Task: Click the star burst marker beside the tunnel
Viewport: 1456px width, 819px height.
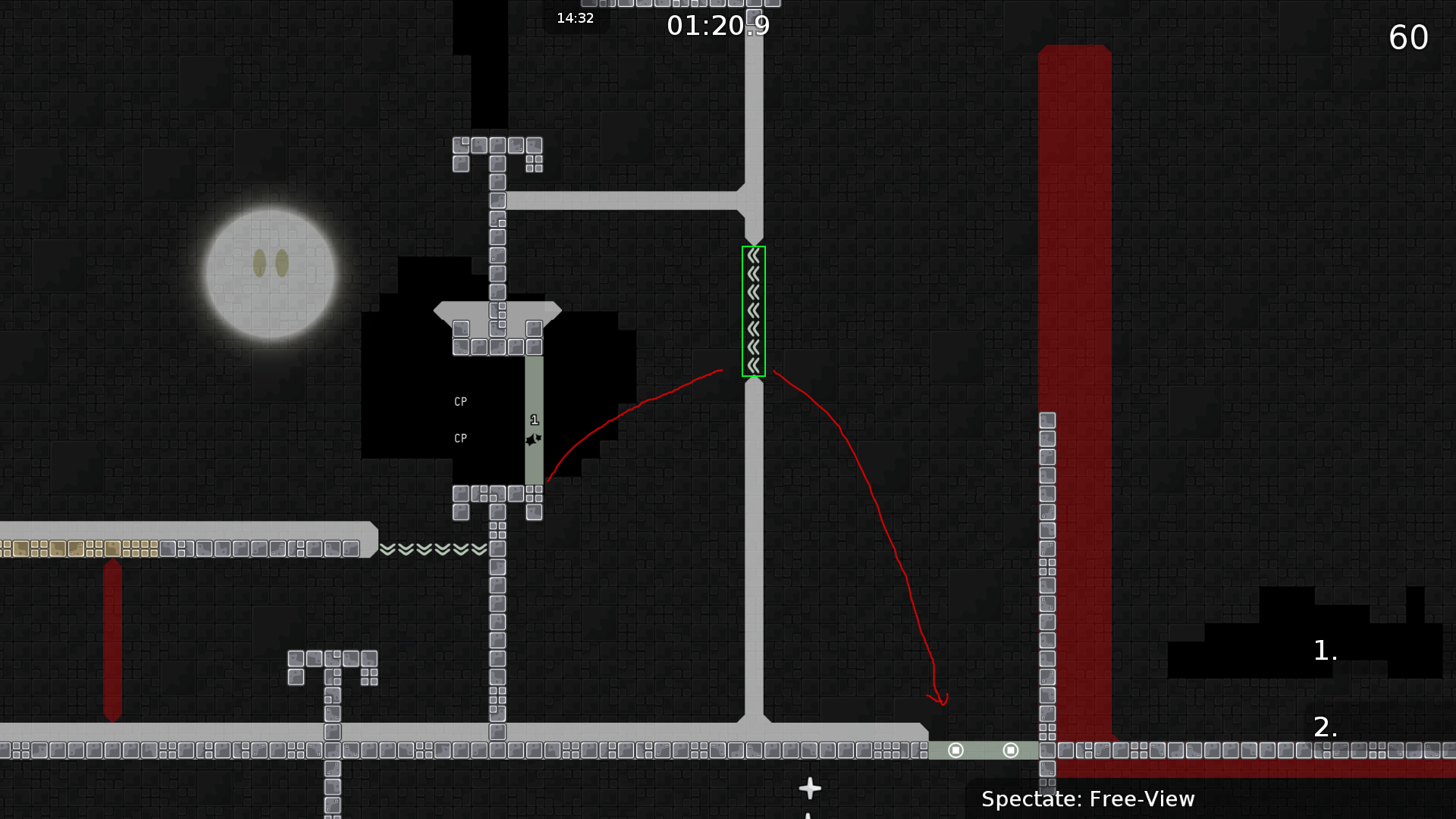Action: click(x=532, y=438)
